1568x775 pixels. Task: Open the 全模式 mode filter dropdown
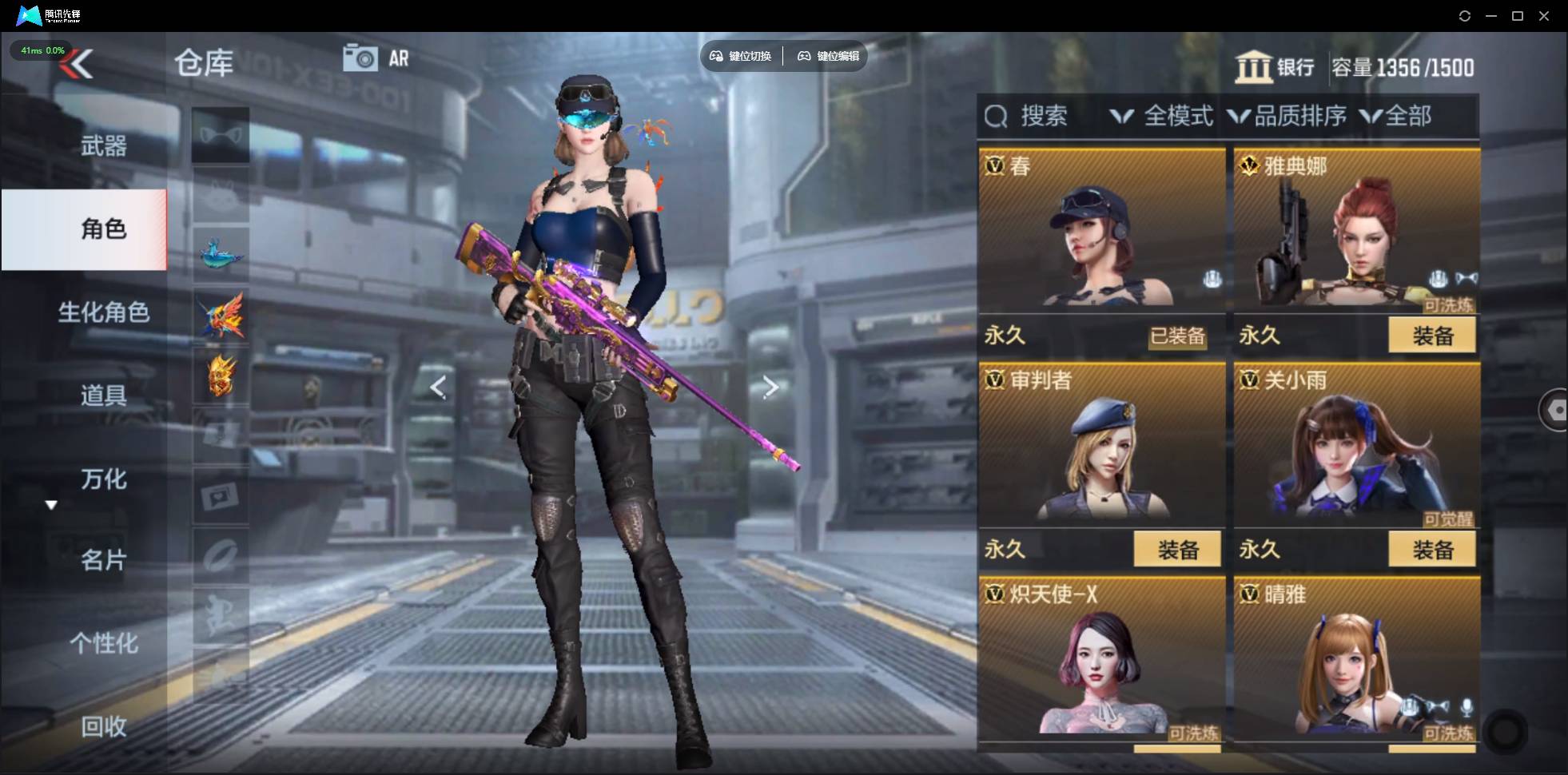pyautogui.click(x=1163, y=117)
